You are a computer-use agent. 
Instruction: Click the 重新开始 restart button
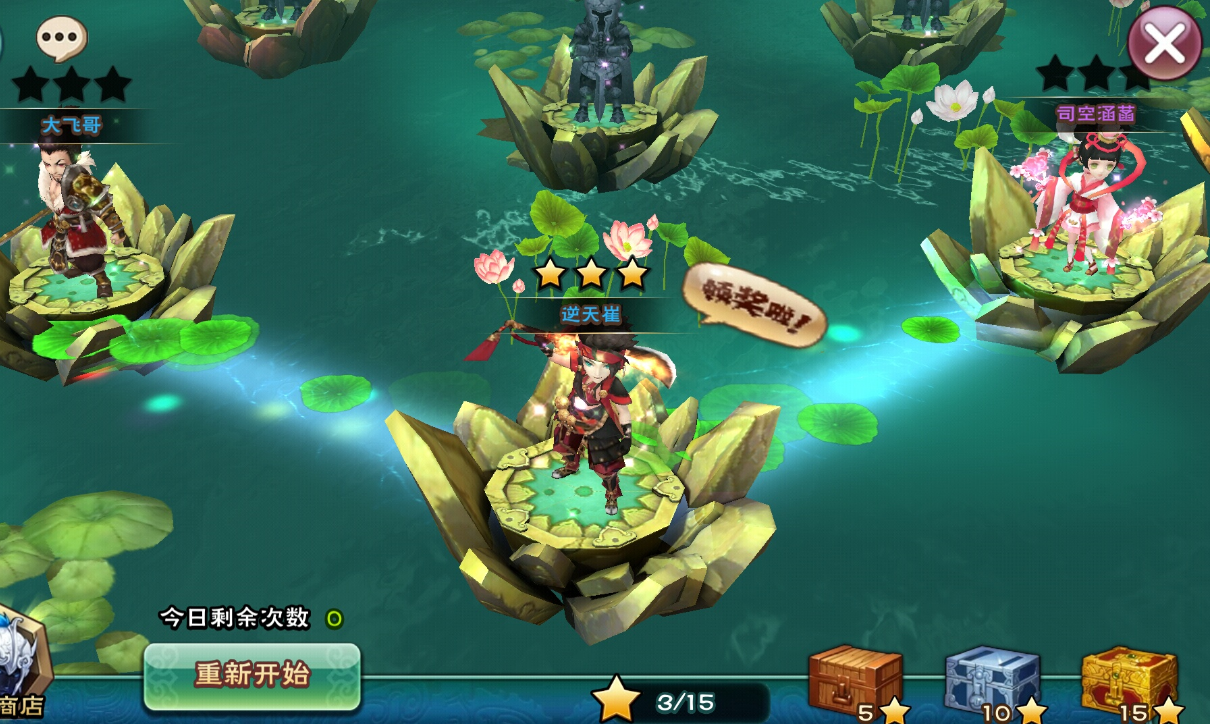252,676
